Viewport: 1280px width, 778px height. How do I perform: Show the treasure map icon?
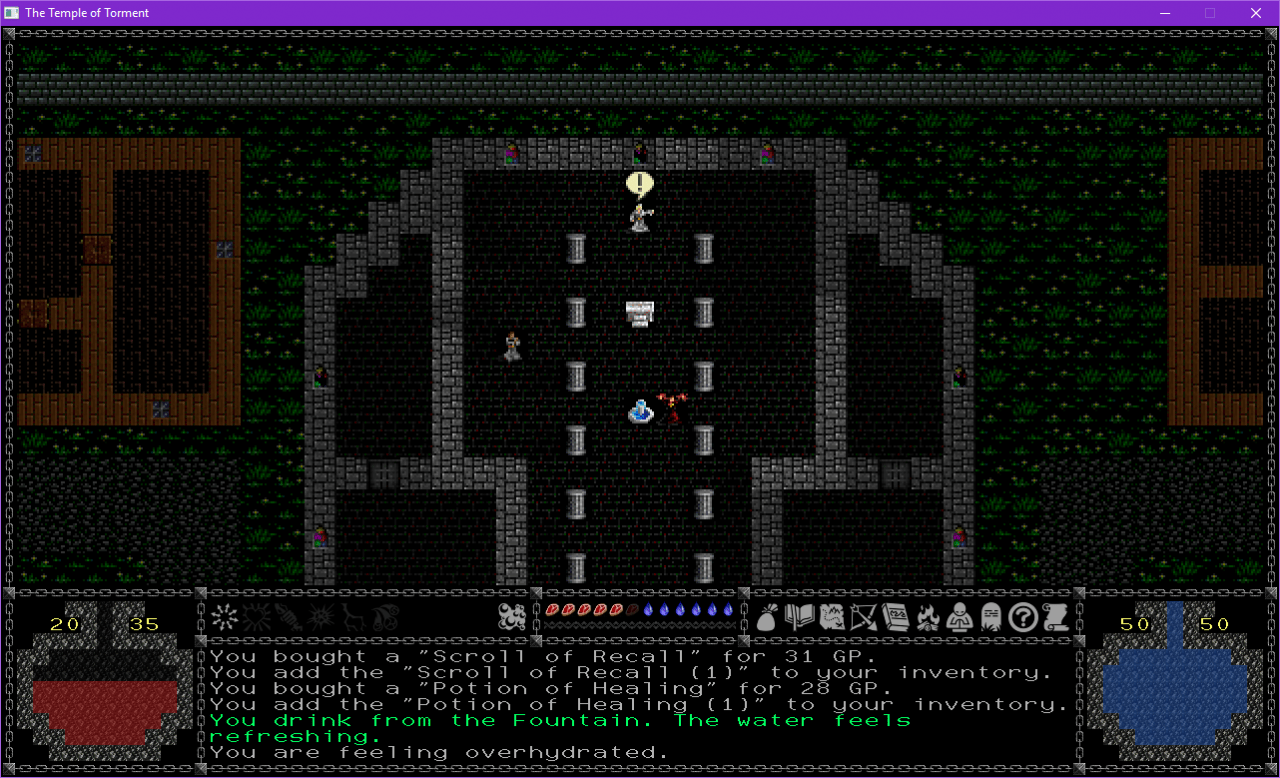pyautogui.click(x=830, y=617)
